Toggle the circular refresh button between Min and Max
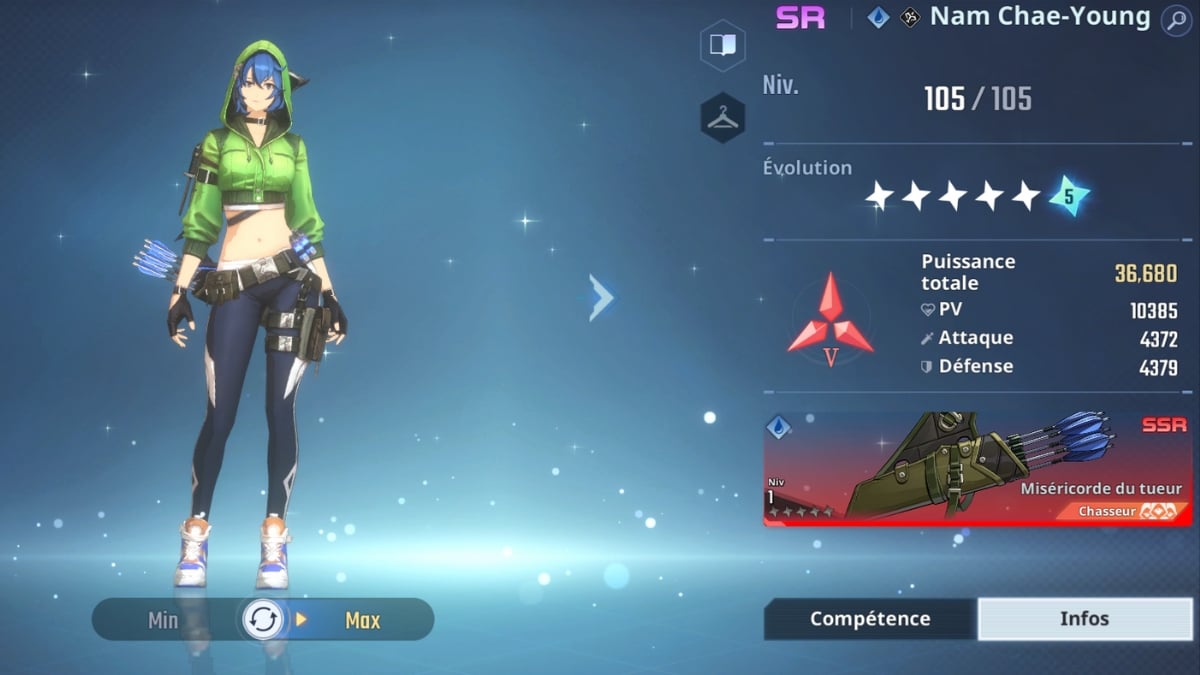The width and height of the screenshot is (1200, 675). (263, 620)
